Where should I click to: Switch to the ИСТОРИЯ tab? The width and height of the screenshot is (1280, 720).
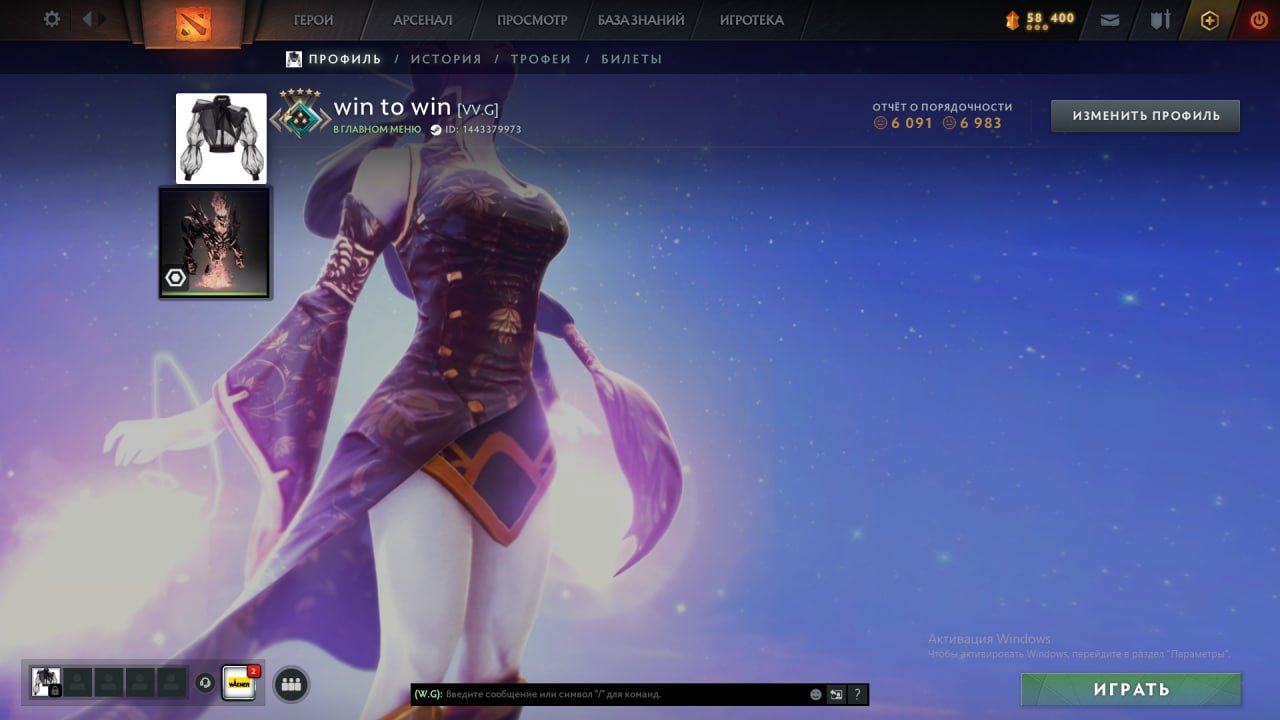(x=446, y=59)
